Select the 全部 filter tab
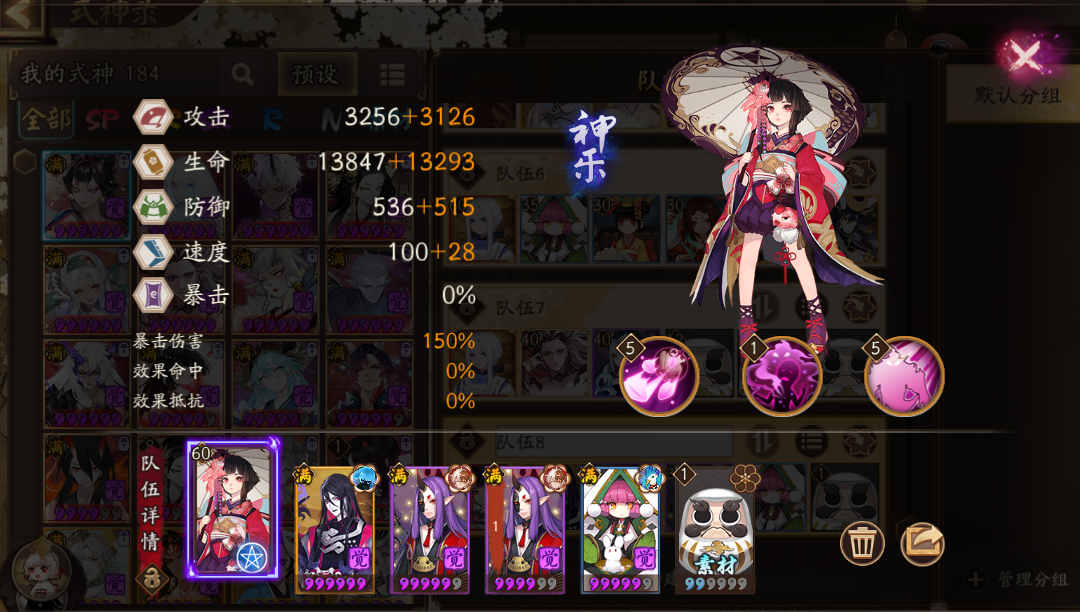 [x=46, y=120]
